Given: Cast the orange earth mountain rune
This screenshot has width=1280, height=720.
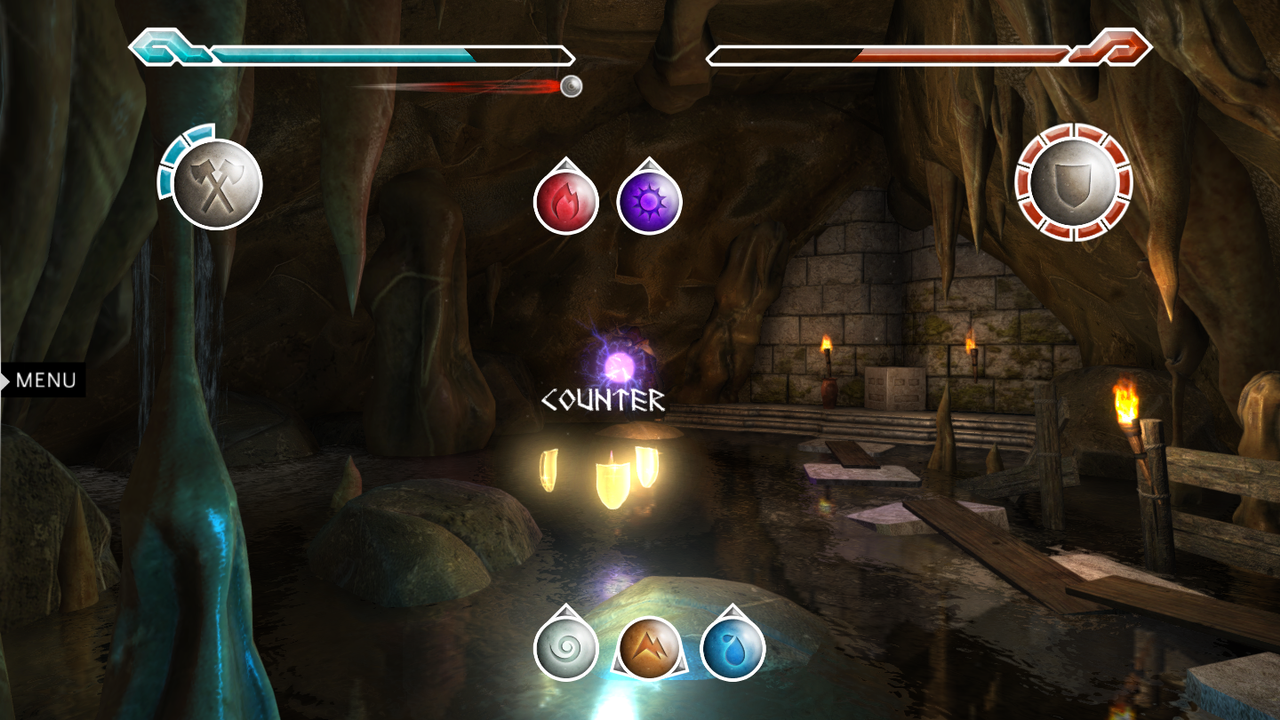Looking at the screenshot, I should tap(649, 648).
